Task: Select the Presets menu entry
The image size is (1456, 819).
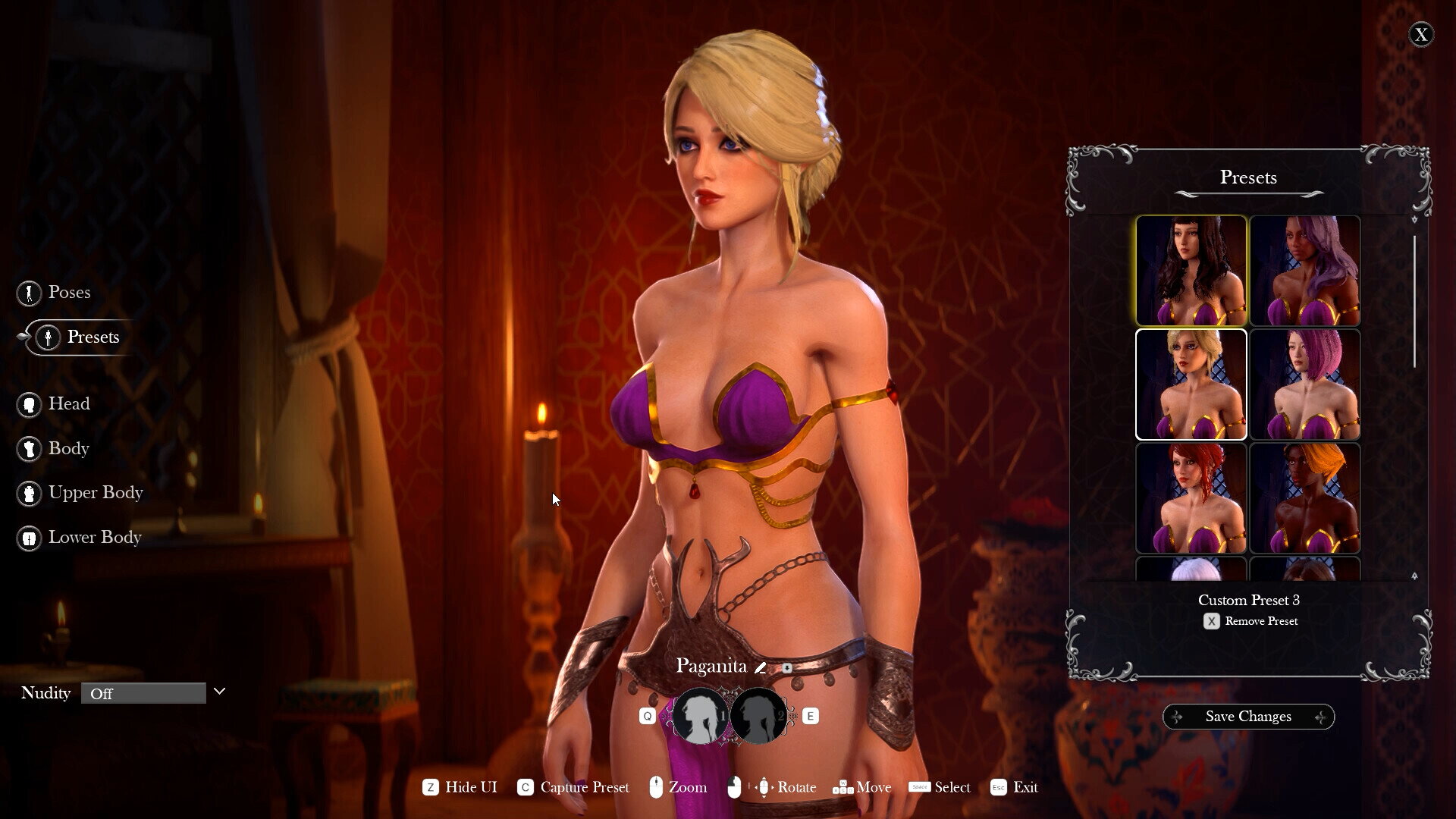Action: coord(92,337)
